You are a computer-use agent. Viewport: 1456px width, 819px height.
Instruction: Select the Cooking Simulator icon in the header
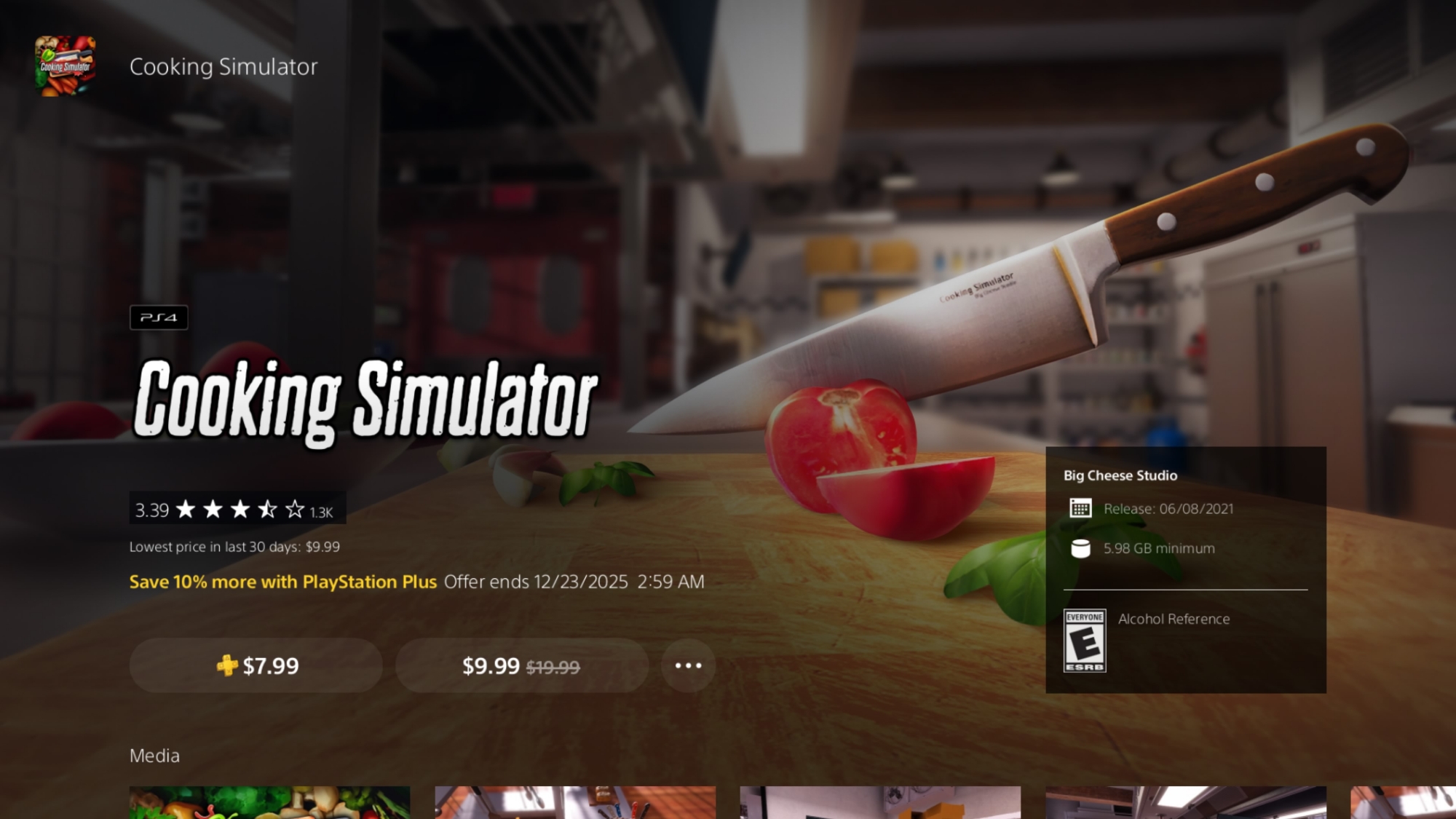[66, 66]
